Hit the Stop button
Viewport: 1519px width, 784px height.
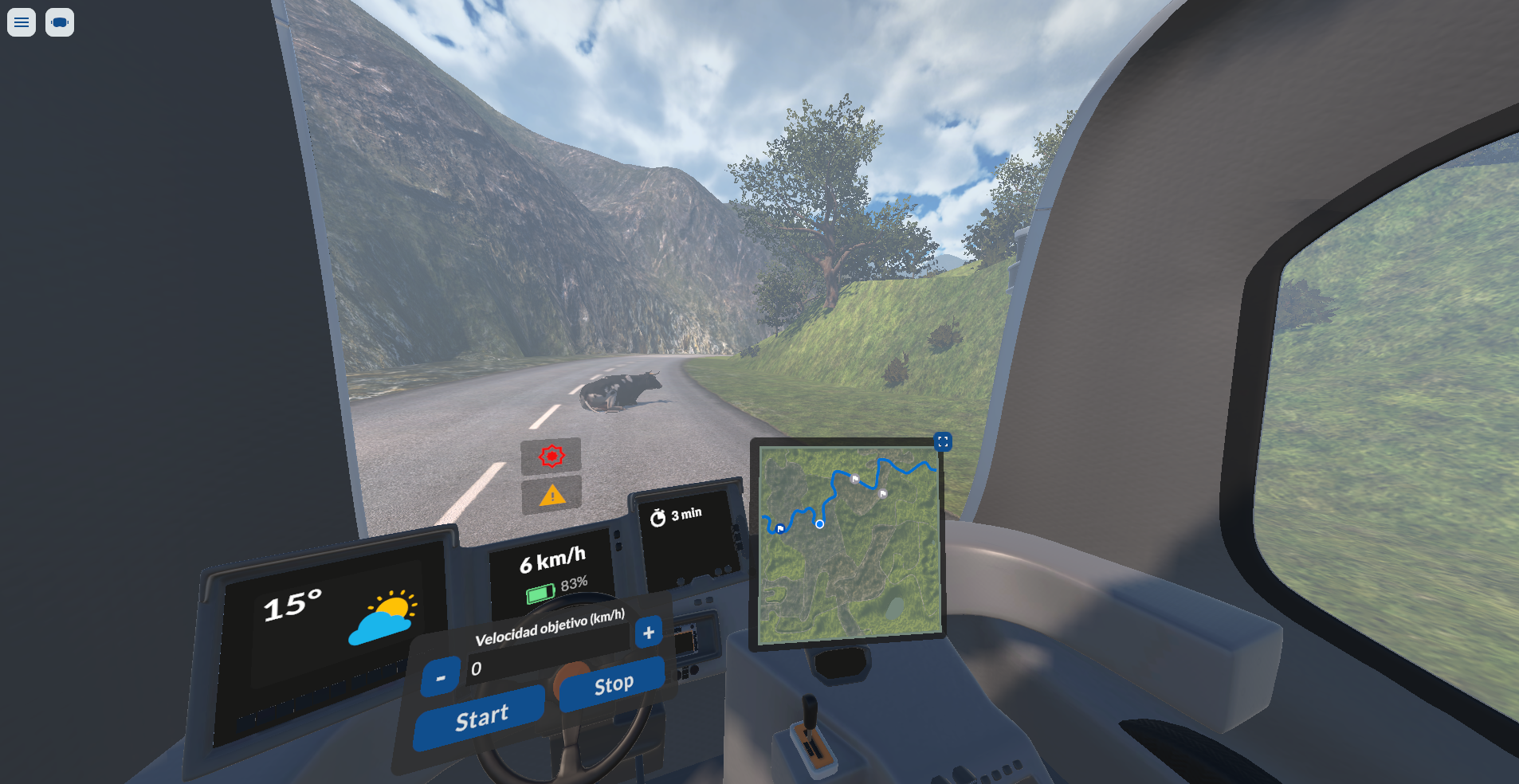click(613, 684)
